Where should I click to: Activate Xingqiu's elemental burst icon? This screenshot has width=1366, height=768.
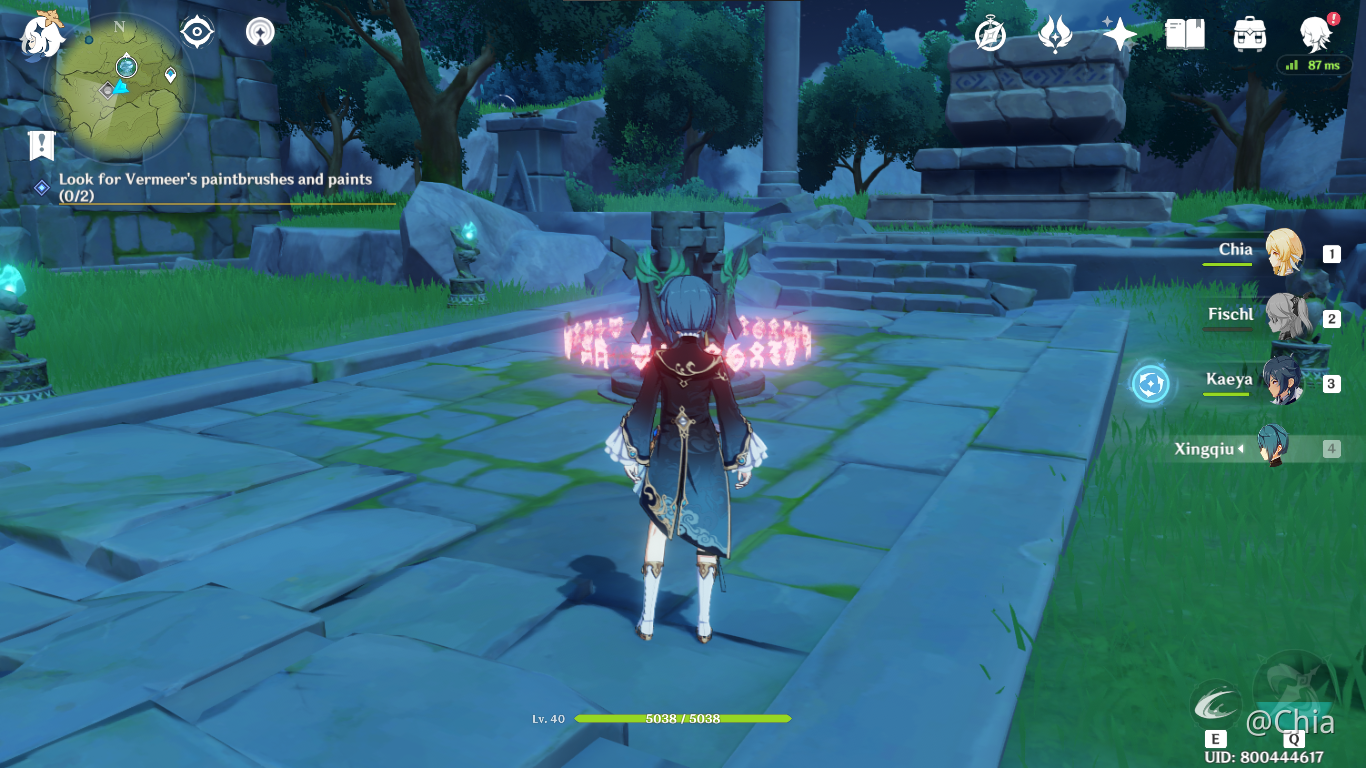click(x=1294, y=690)
